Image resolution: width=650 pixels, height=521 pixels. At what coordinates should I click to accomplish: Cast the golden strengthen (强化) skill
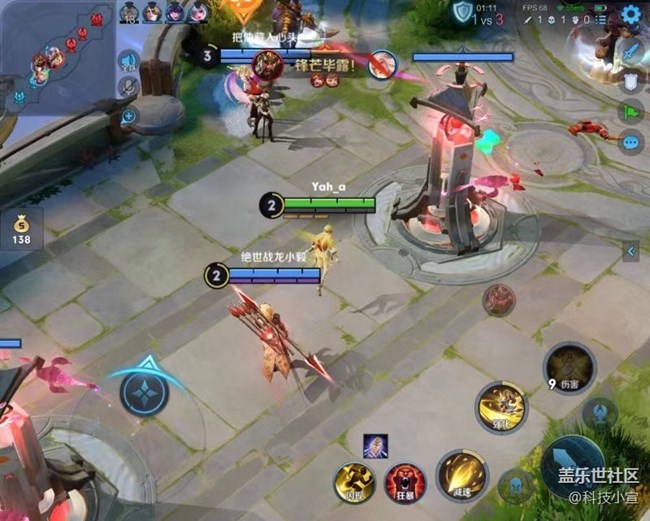tap(501, 406)
